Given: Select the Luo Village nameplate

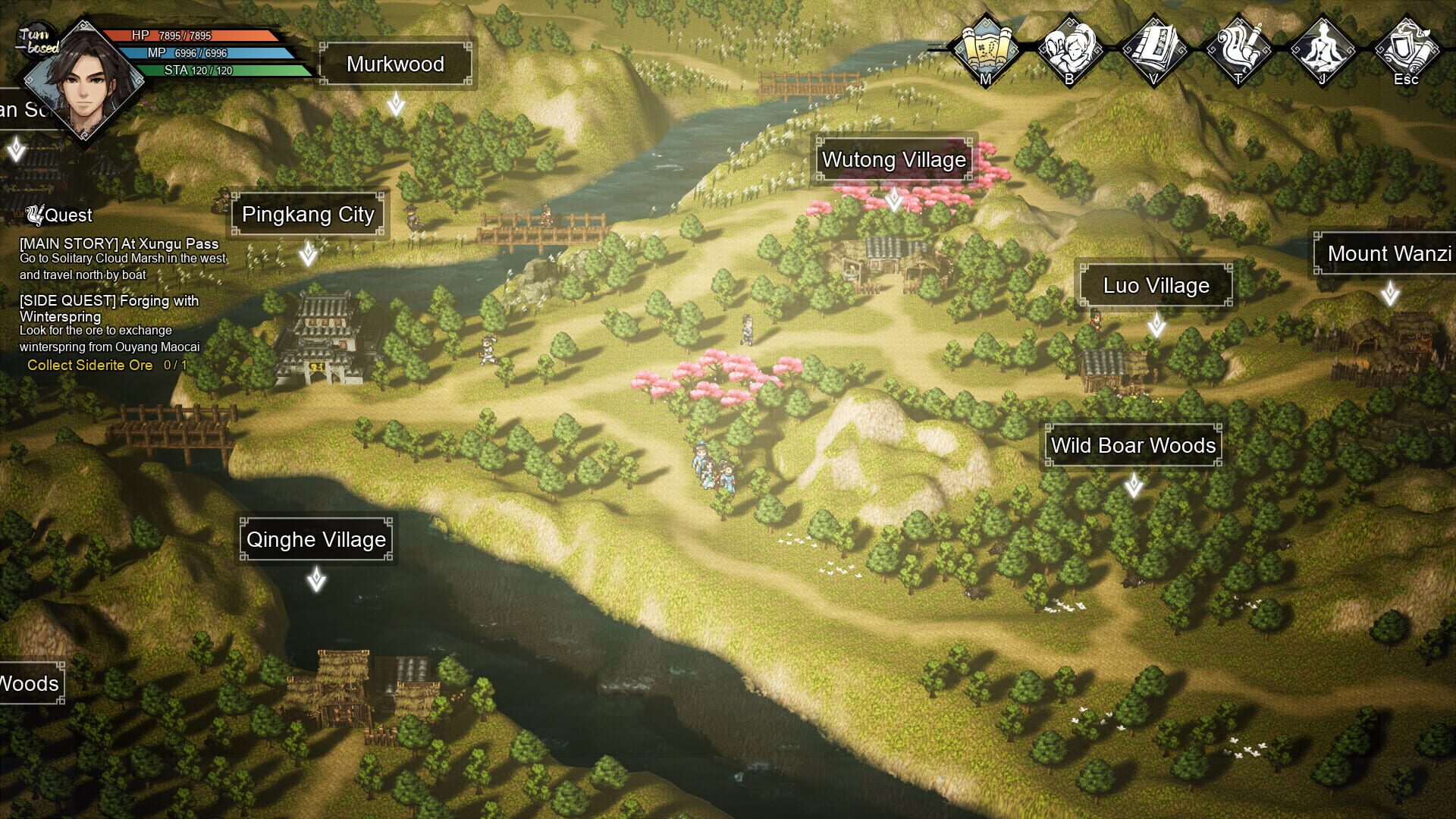Looking at the screenshot, I should coord(1156,286).
